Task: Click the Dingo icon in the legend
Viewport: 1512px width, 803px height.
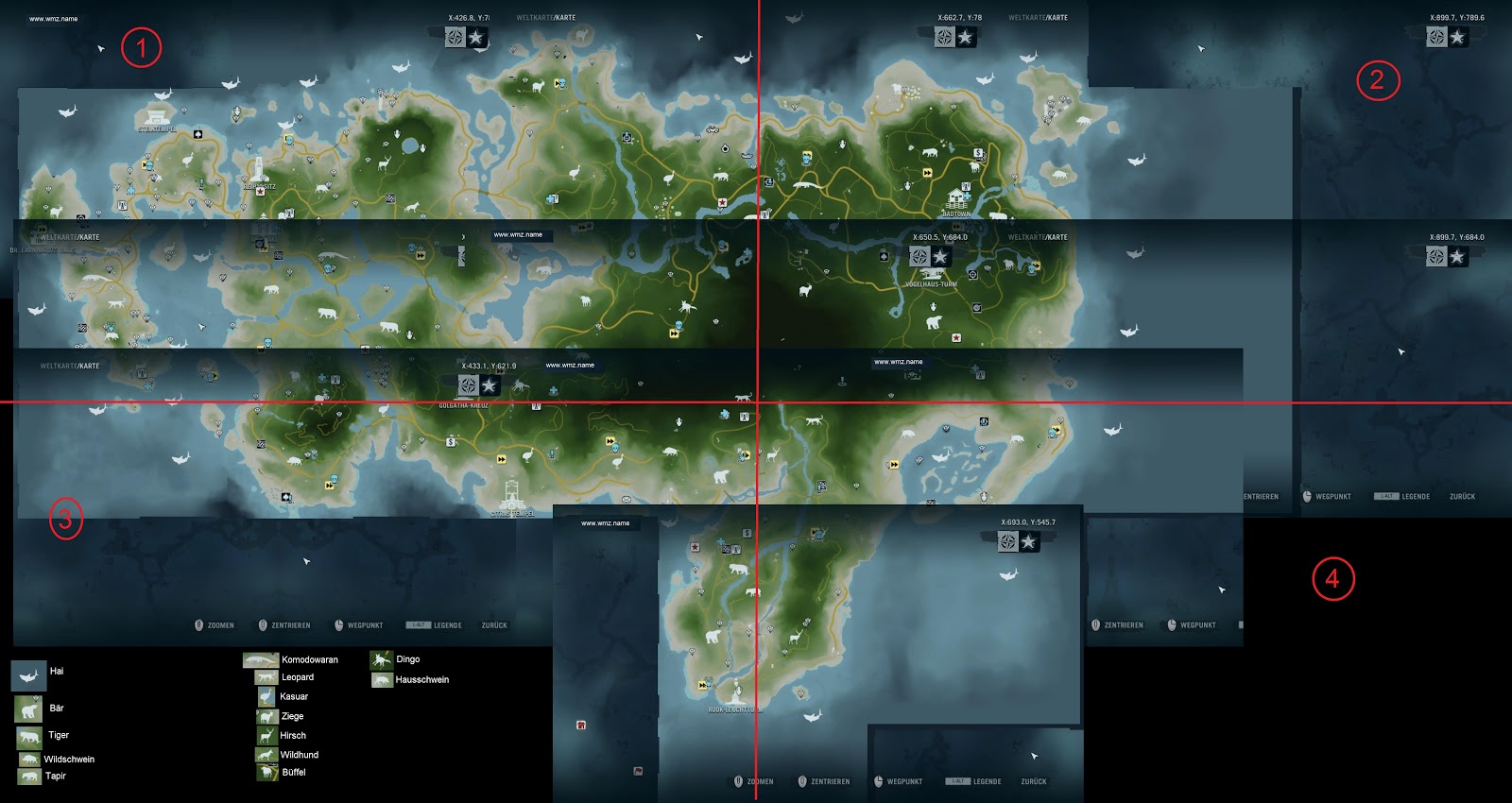Action: (382, 658)
